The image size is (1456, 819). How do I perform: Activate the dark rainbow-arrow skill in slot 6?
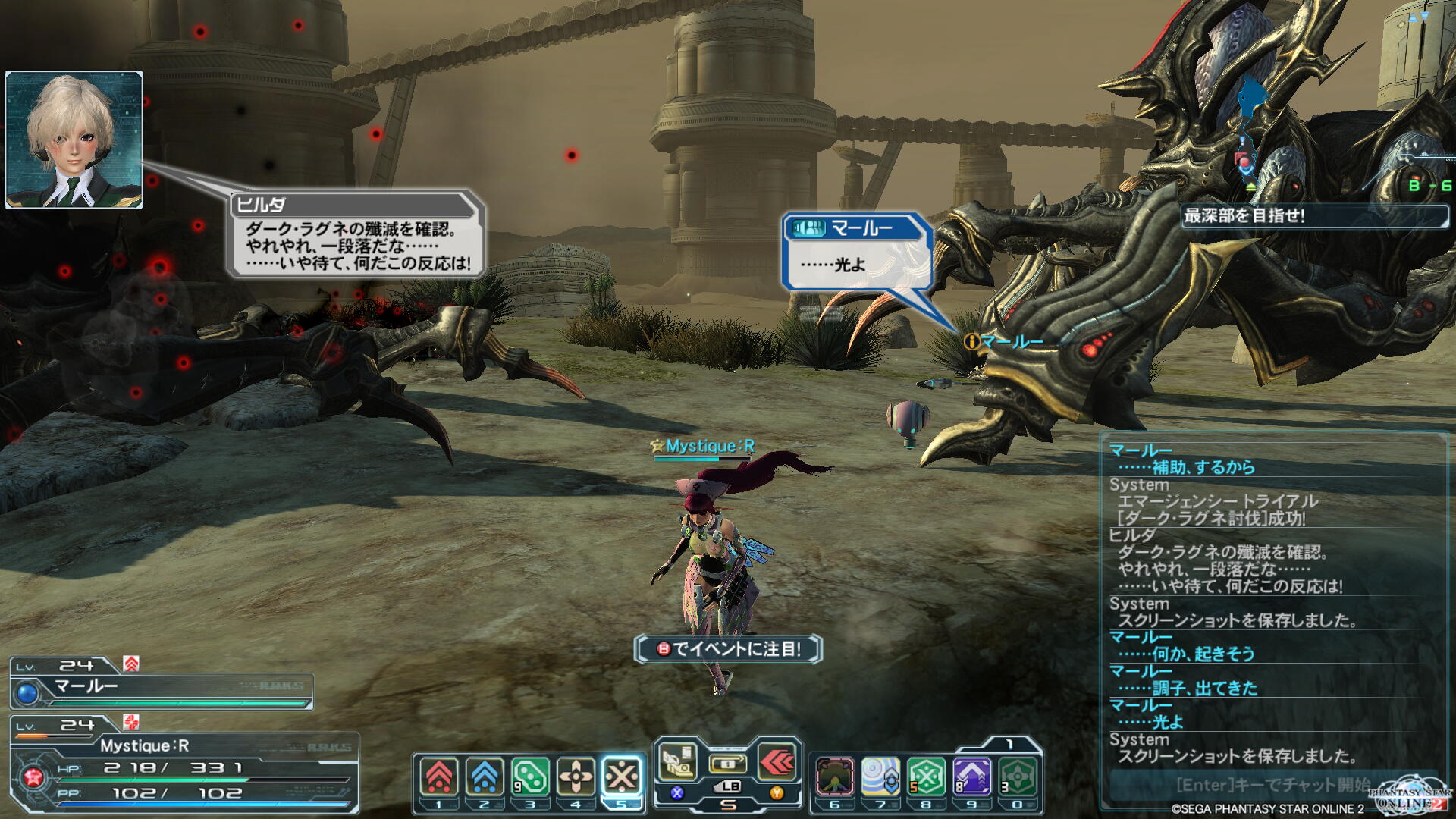pos(835,777)
